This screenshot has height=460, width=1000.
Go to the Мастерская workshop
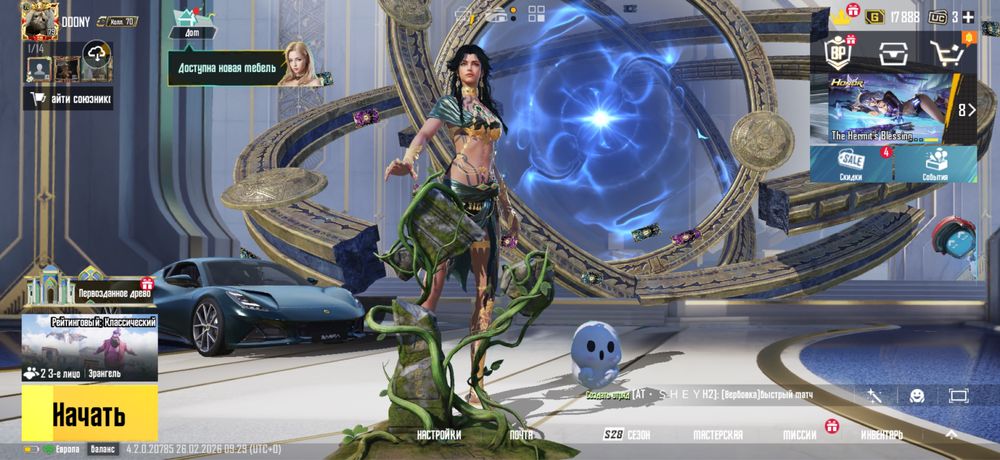pos(718,435)
